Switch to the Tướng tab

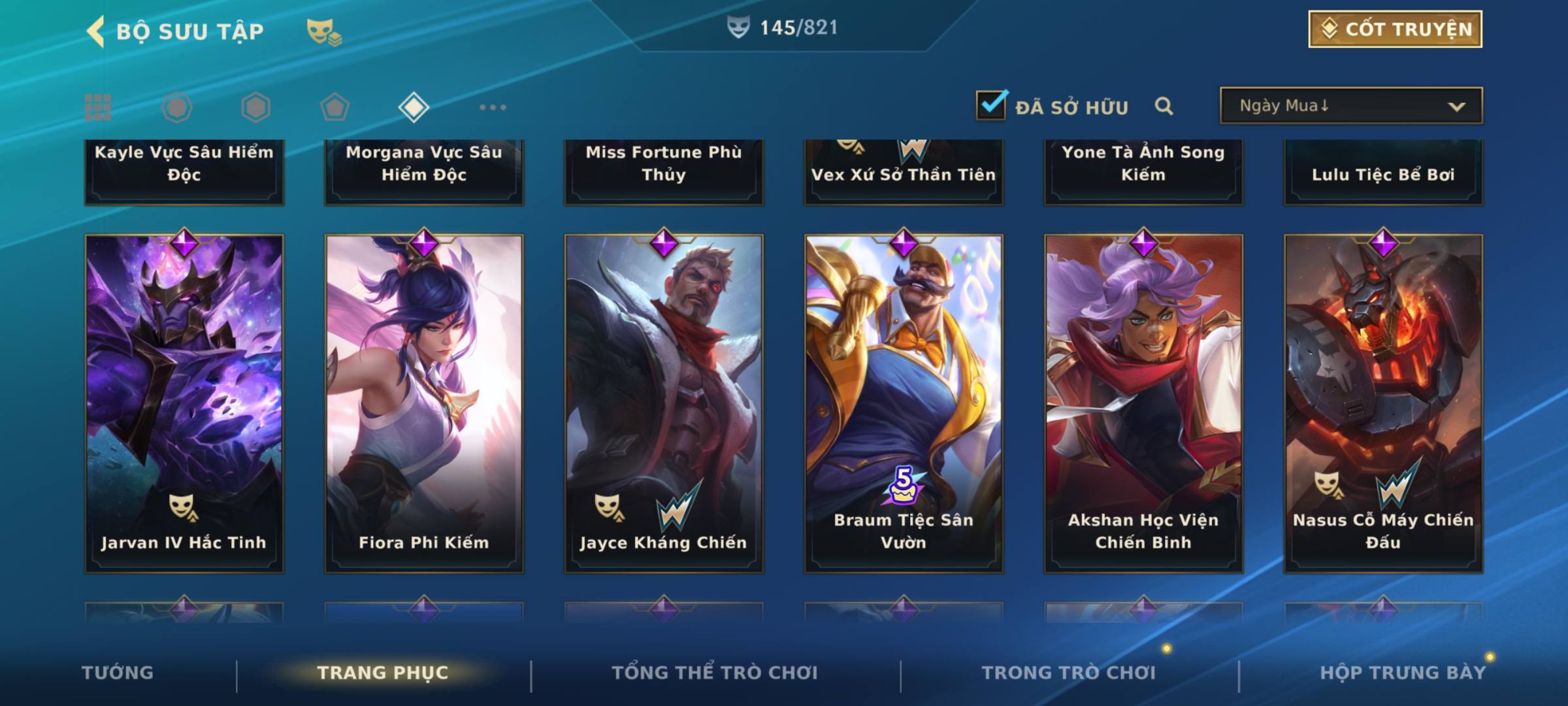(x=118, y=673)
